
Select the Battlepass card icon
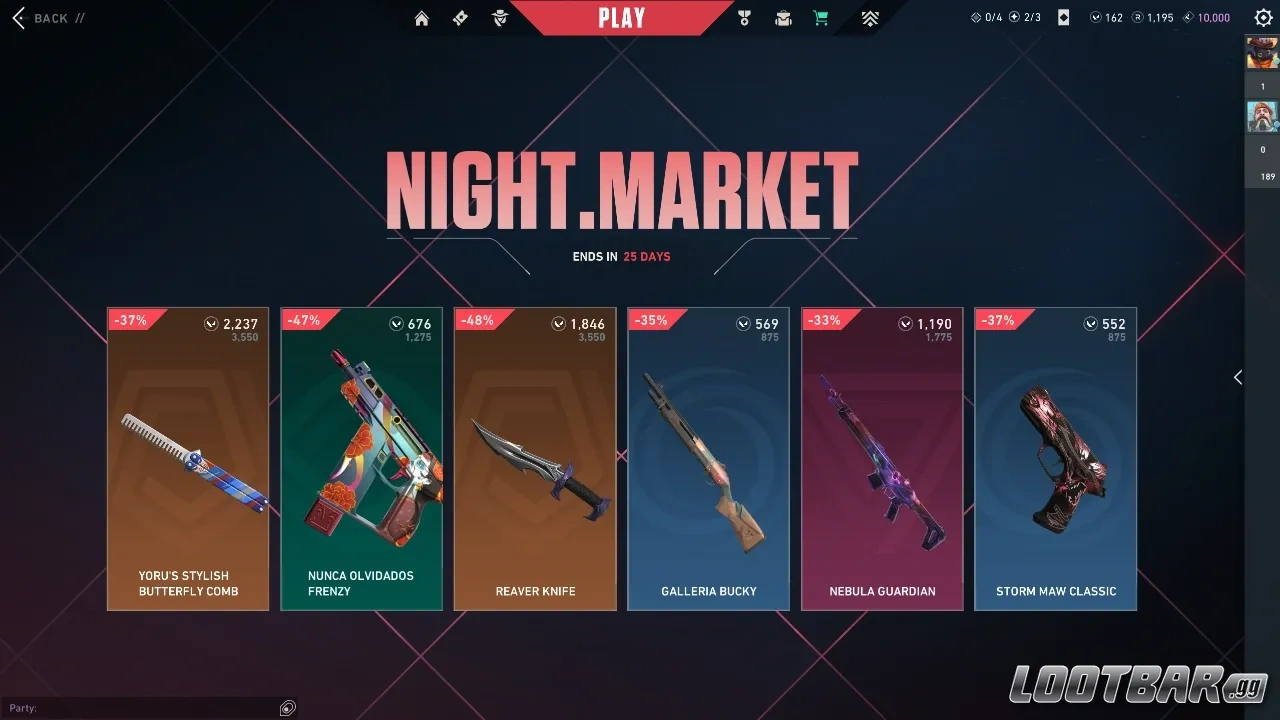460,17
